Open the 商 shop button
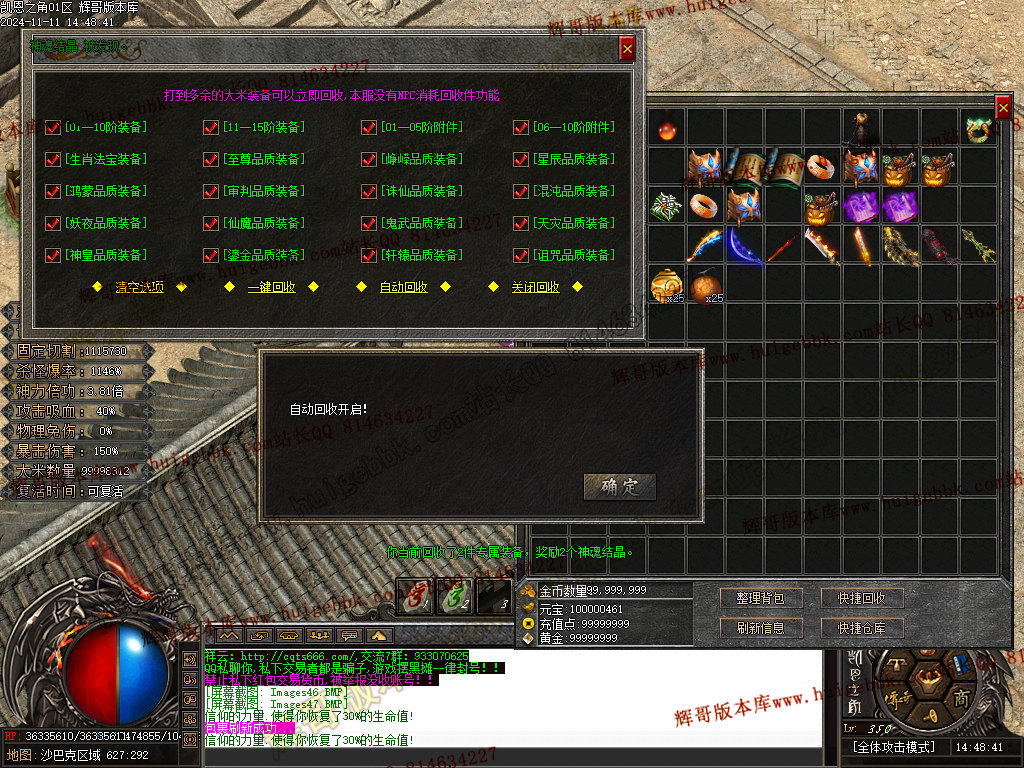Image resolution: width=1024 pixels, height=768 pixels. (x=960, y=698)
